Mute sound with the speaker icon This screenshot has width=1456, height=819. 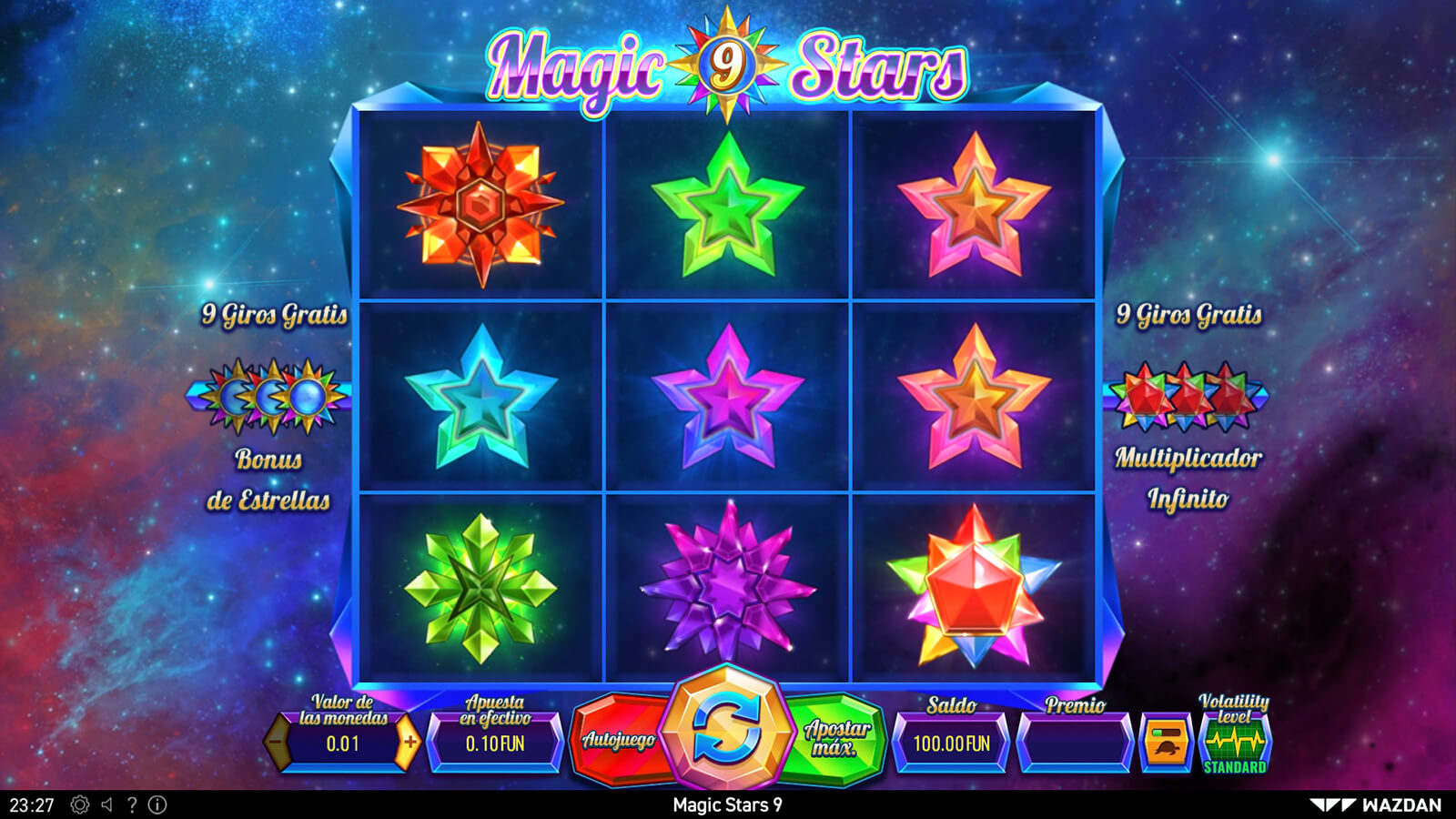click(107, 805)
